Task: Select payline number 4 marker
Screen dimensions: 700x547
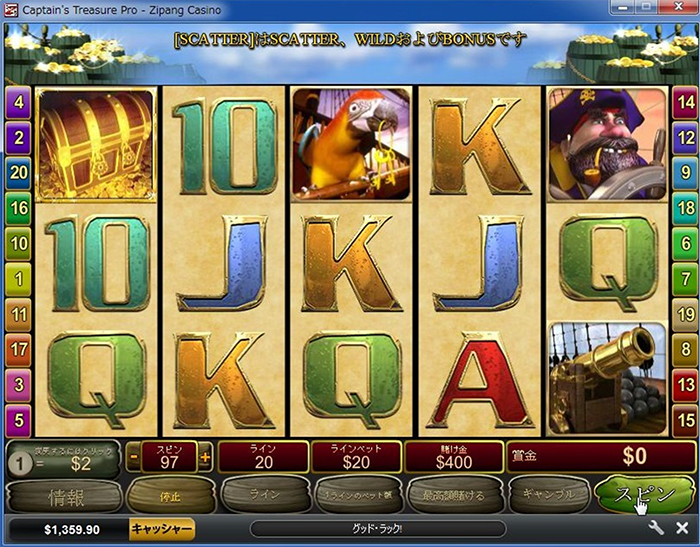Action: tap(19, 102)
